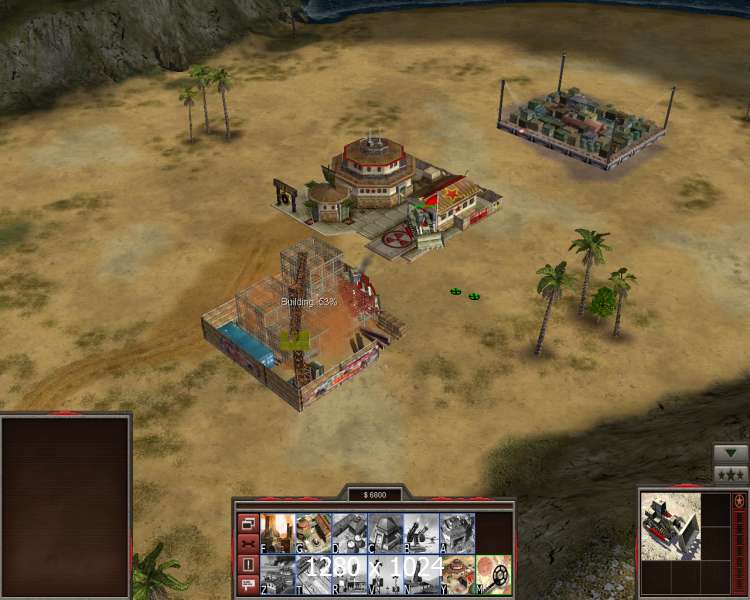The width and height of the screenshot is (750, 600).
Task: Click the exclamation mark button
Action: [248, 565]
